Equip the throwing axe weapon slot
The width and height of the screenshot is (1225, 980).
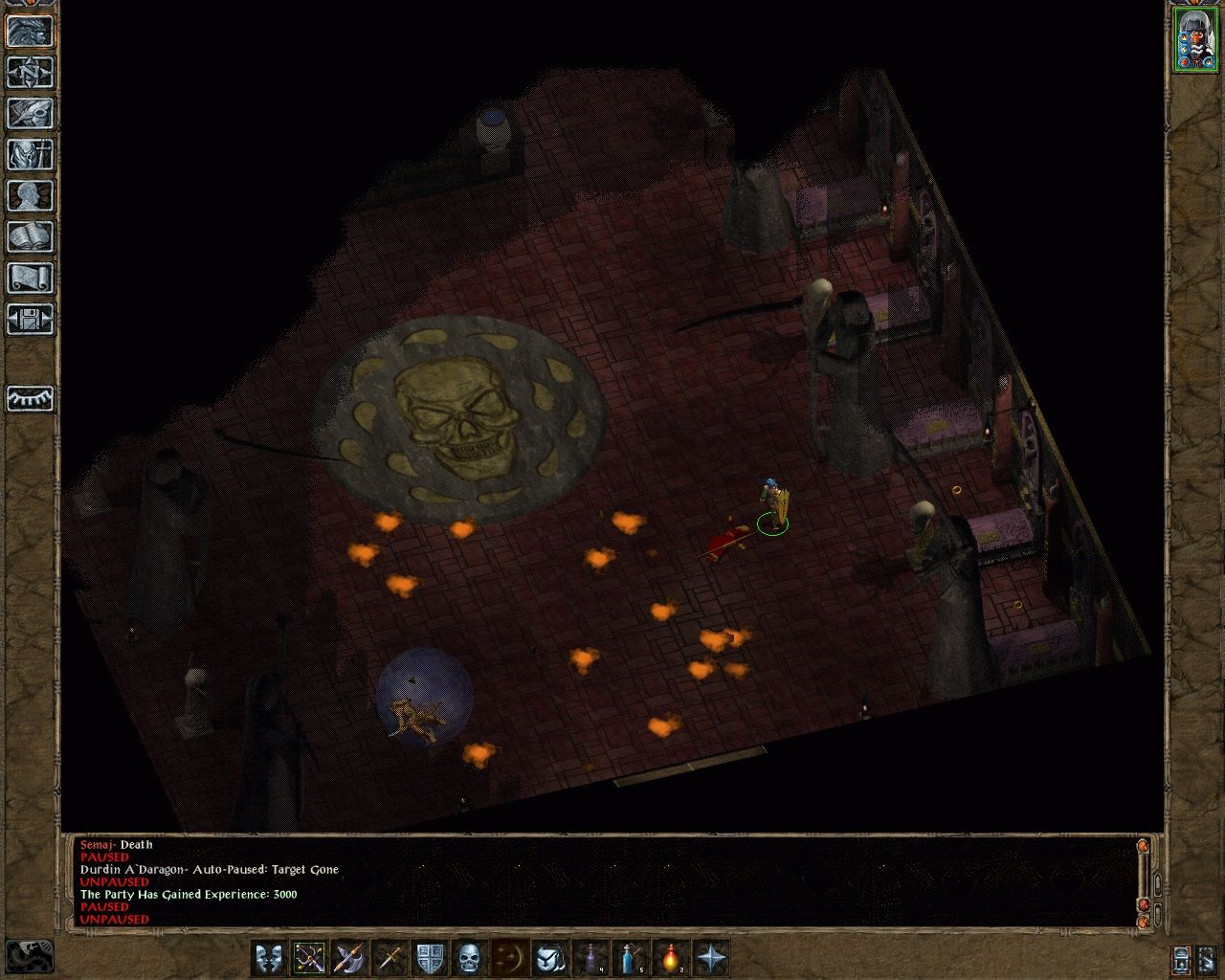[x=349, y=957]
